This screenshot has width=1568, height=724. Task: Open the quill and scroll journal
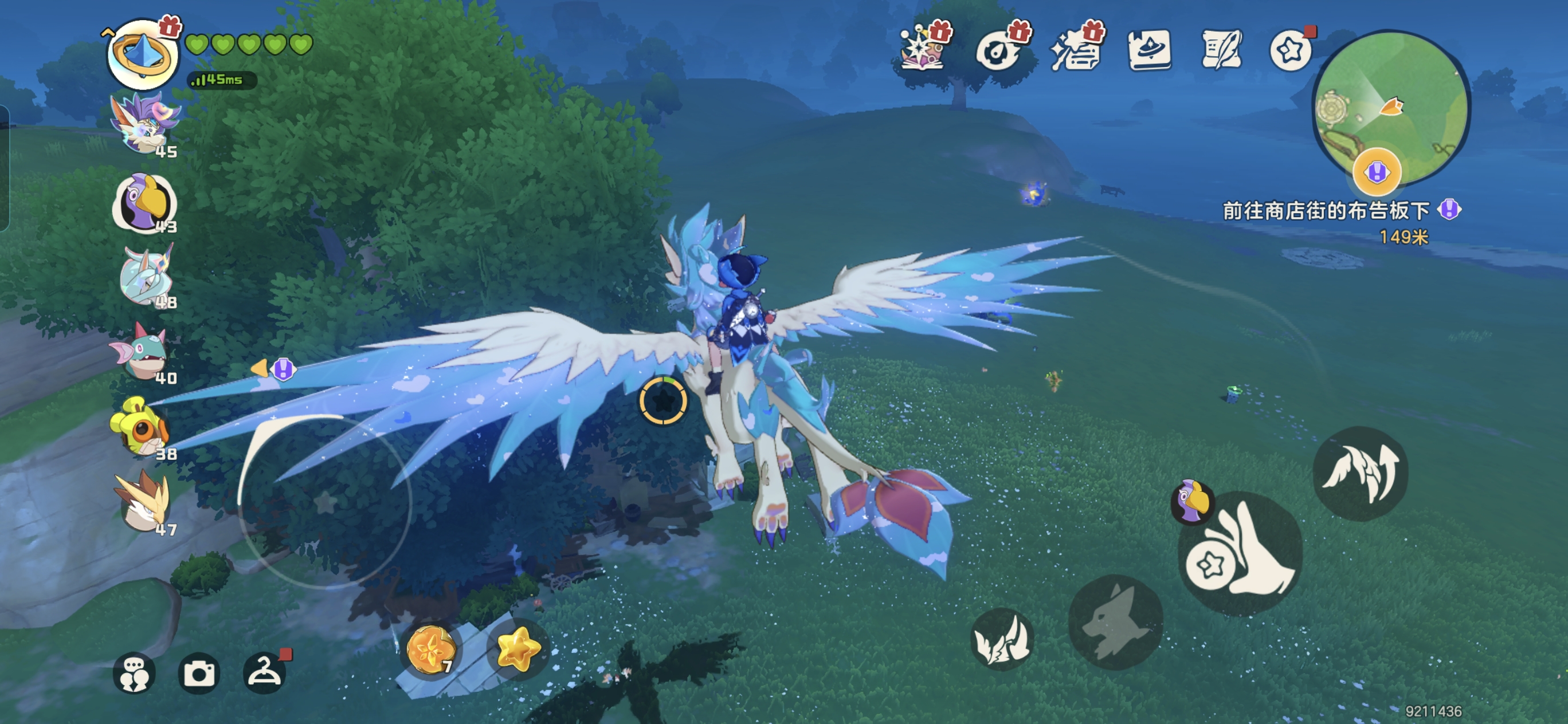click(x=1221, y=50)
